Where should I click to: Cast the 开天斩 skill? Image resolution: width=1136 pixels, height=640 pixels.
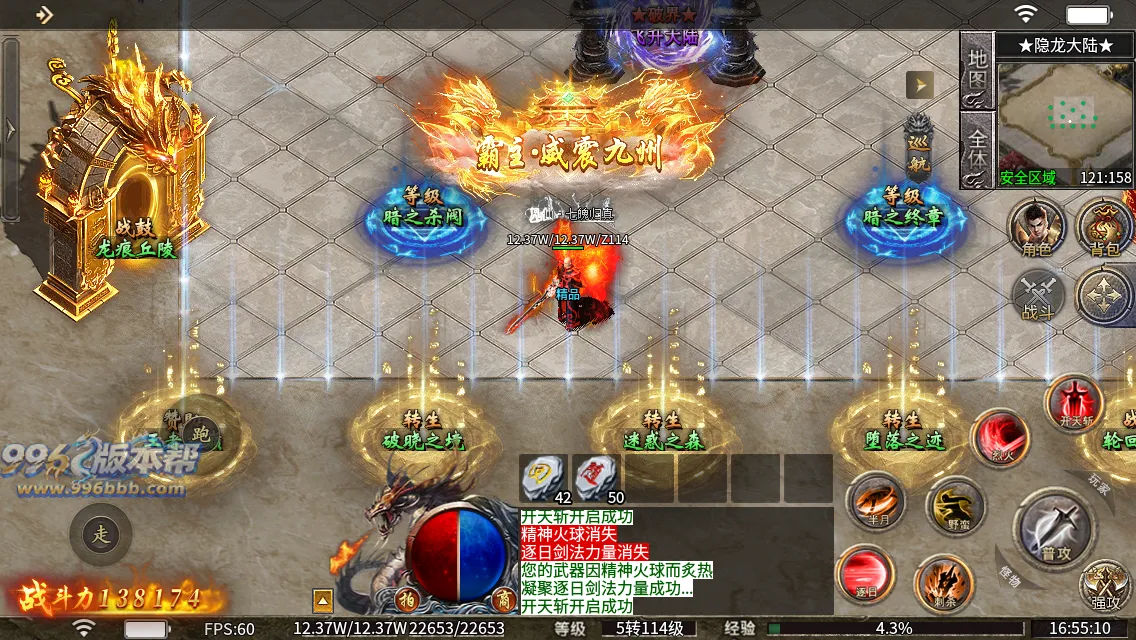(1074, 403)
